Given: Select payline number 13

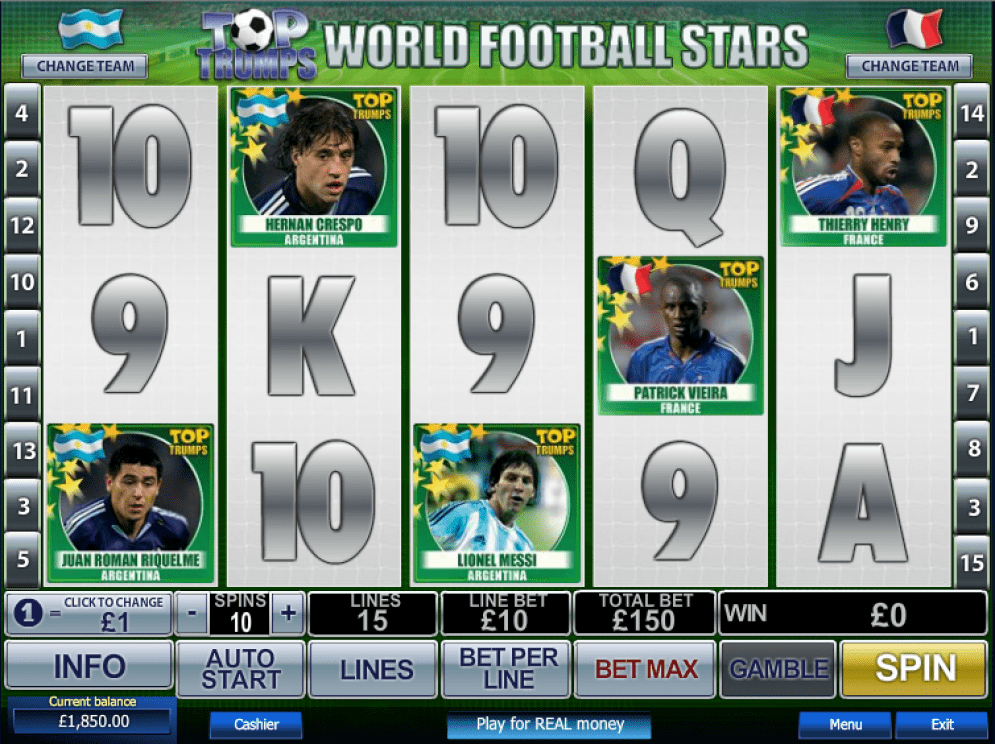Looking at the screenshot, I should pos(21,451).
